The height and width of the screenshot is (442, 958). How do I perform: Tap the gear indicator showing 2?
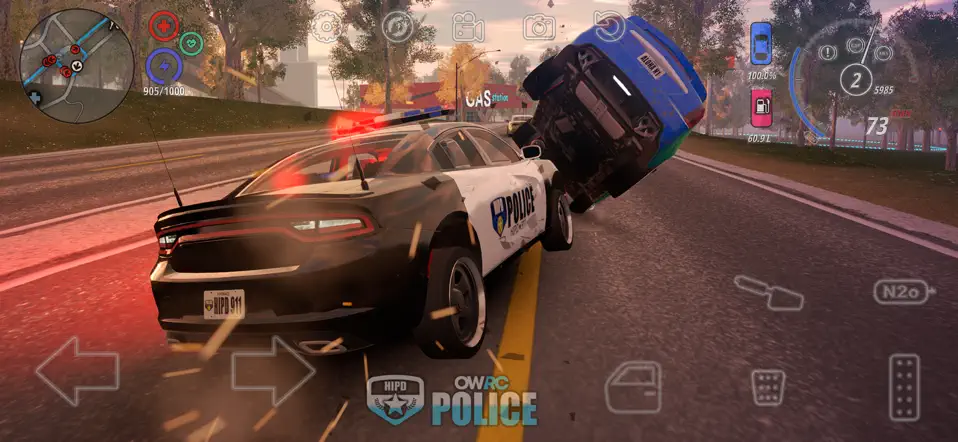pos(855,78)
